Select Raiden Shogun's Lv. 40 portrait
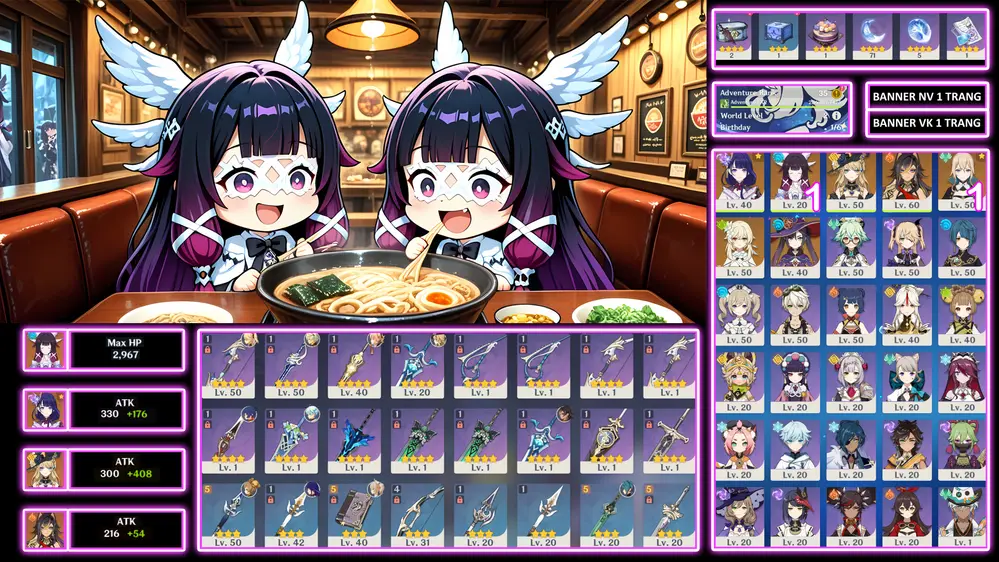The image size is (999, 562). coord(739,180)
